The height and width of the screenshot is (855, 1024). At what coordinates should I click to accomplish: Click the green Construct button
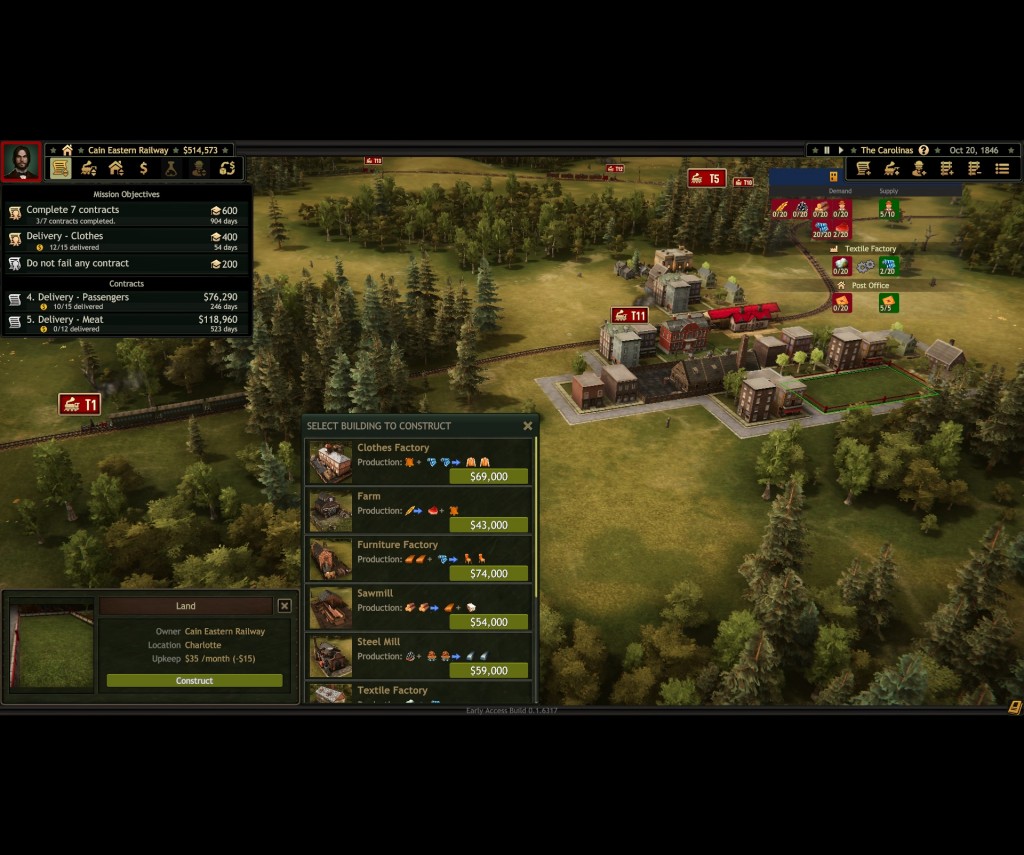point(194,681)
